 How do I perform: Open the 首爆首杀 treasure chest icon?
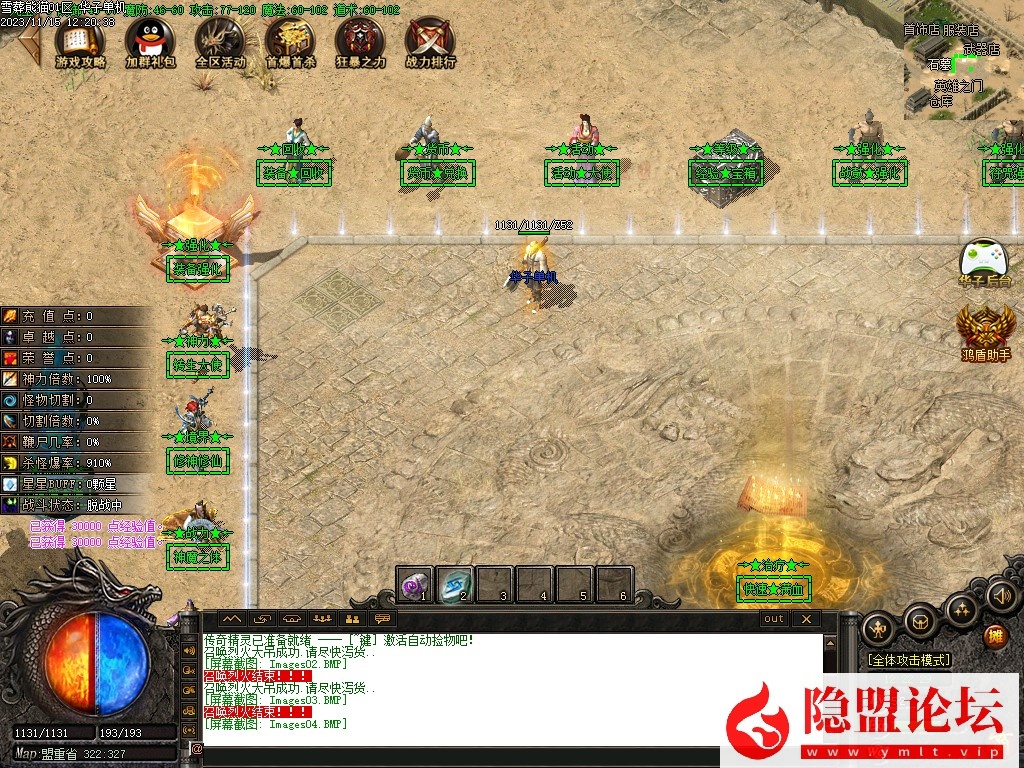coord(290,39)
